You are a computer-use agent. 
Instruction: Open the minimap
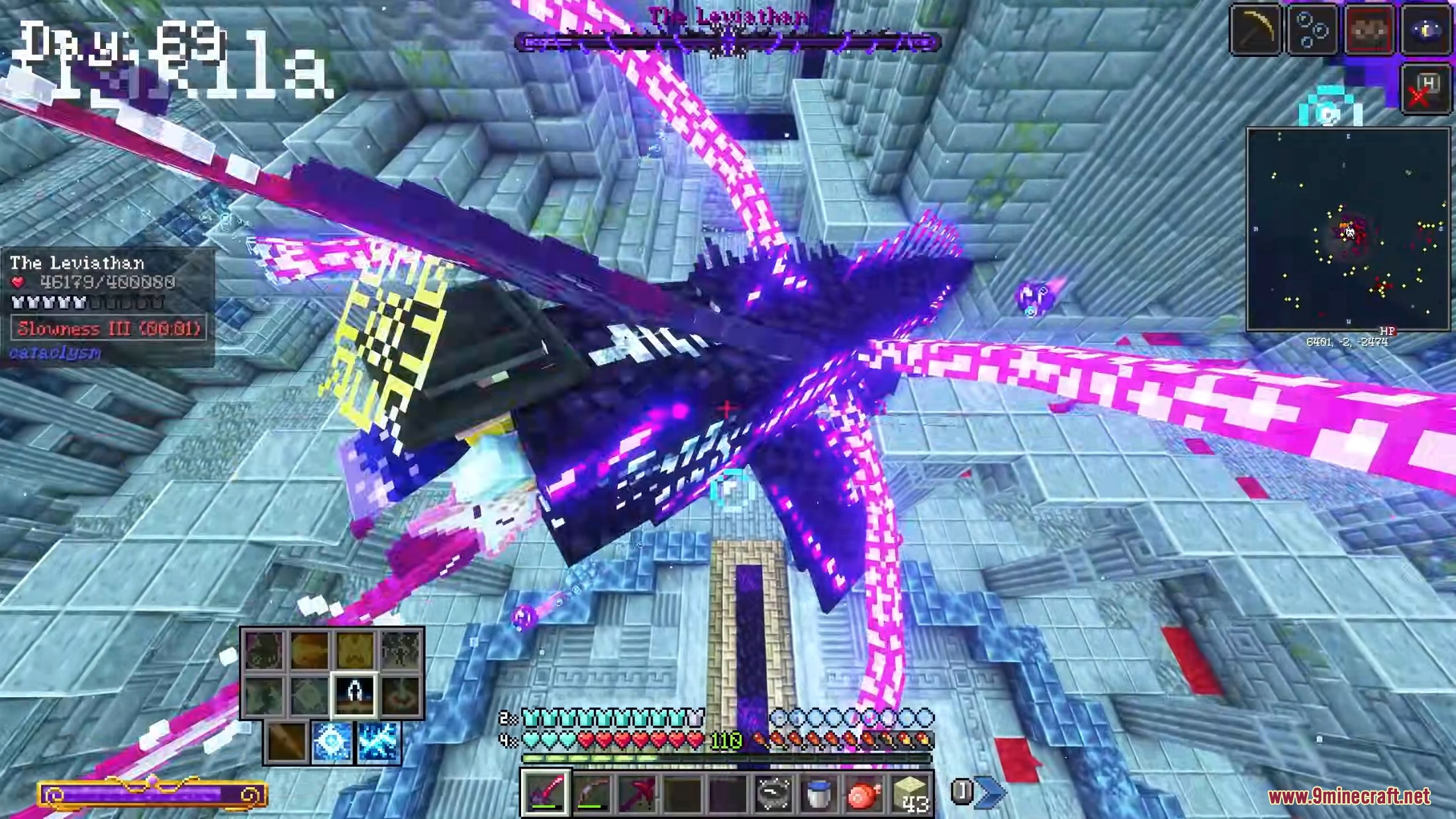coord(1347,230)
